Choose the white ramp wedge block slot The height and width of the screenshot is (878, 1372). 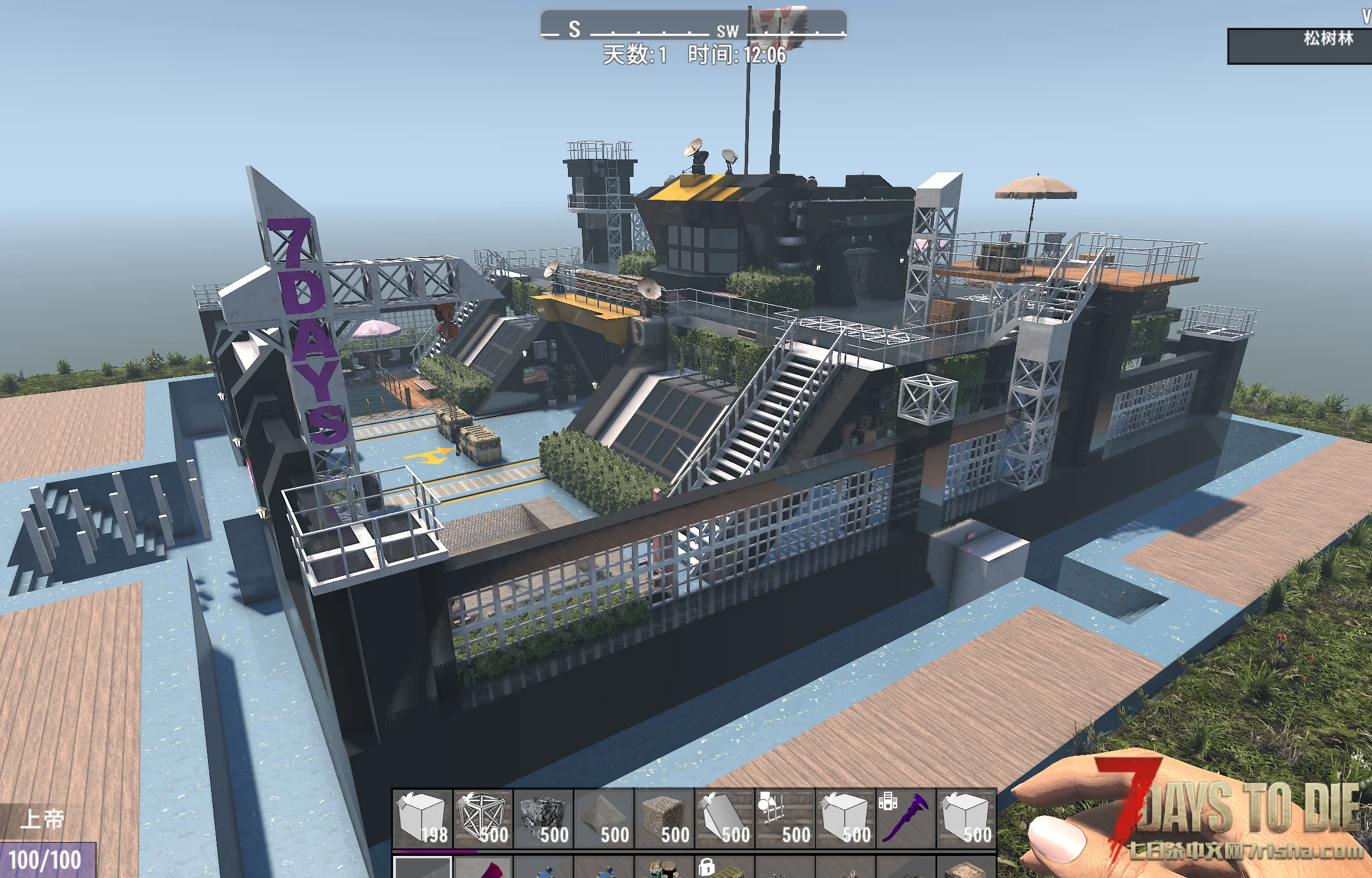tap(725, 818)
